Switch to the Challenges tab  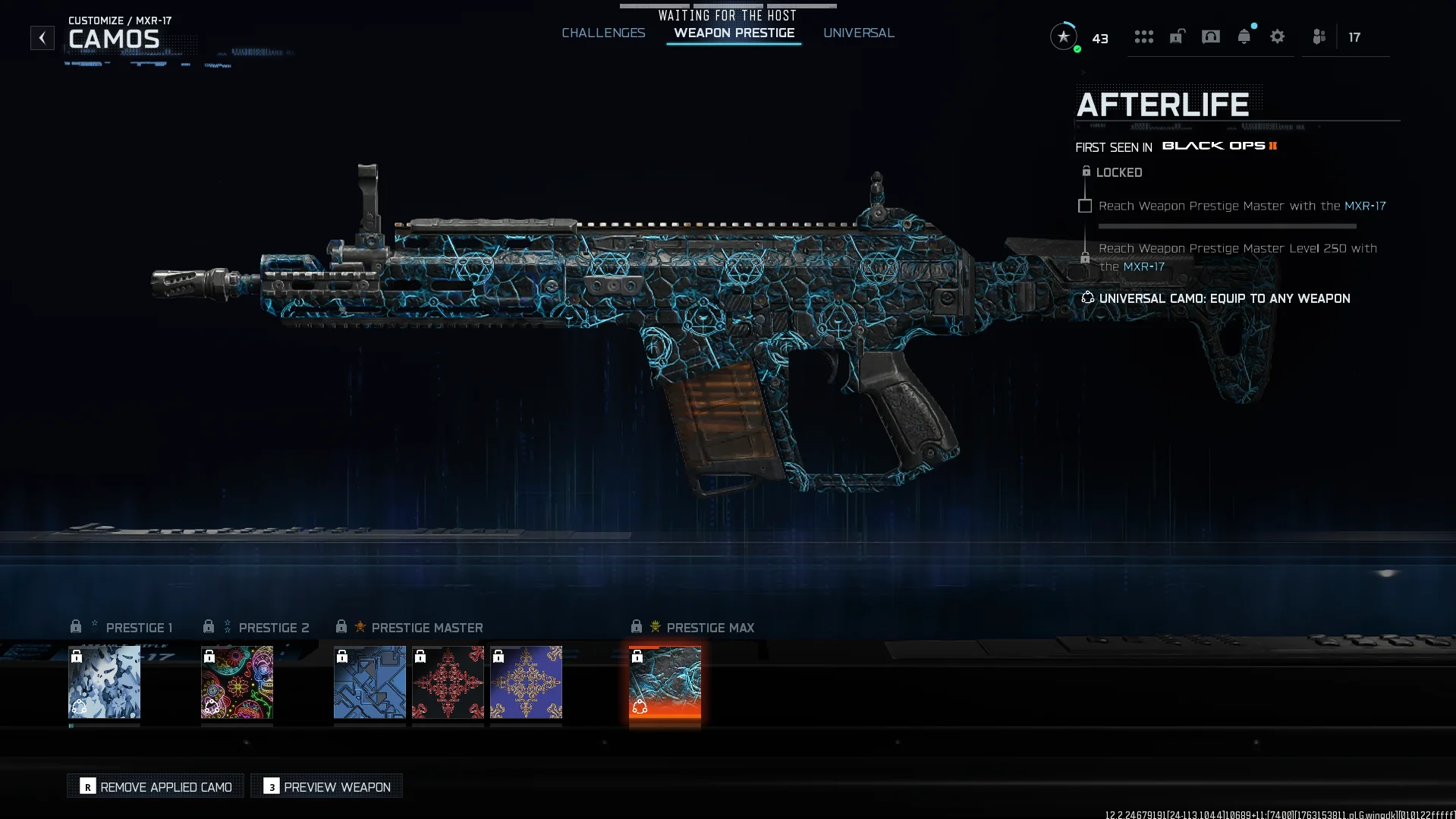[603, 33]
